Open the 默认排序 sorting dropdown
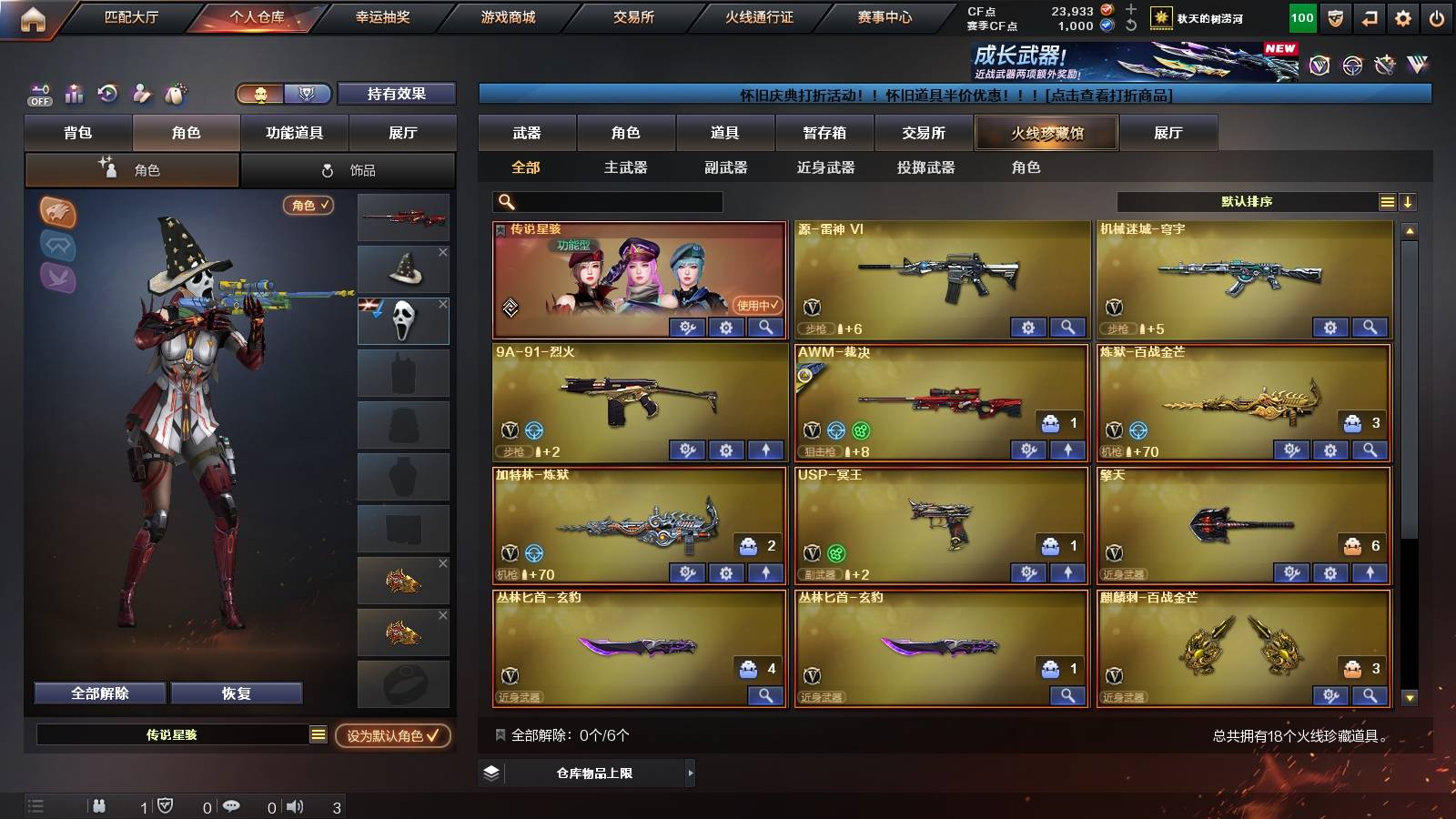 (1247, 201)
